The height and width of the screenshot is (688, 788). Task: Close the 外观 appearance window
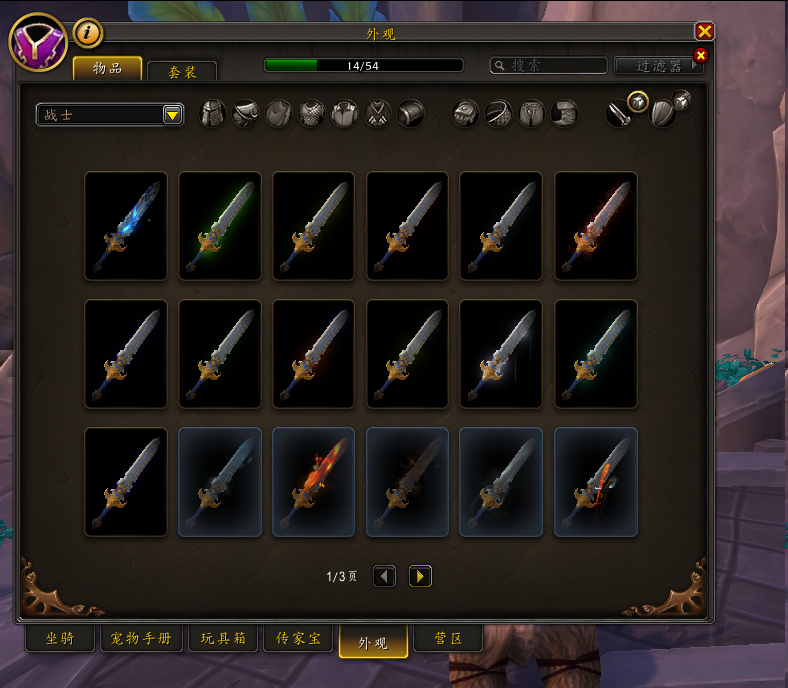coord(704,32)
